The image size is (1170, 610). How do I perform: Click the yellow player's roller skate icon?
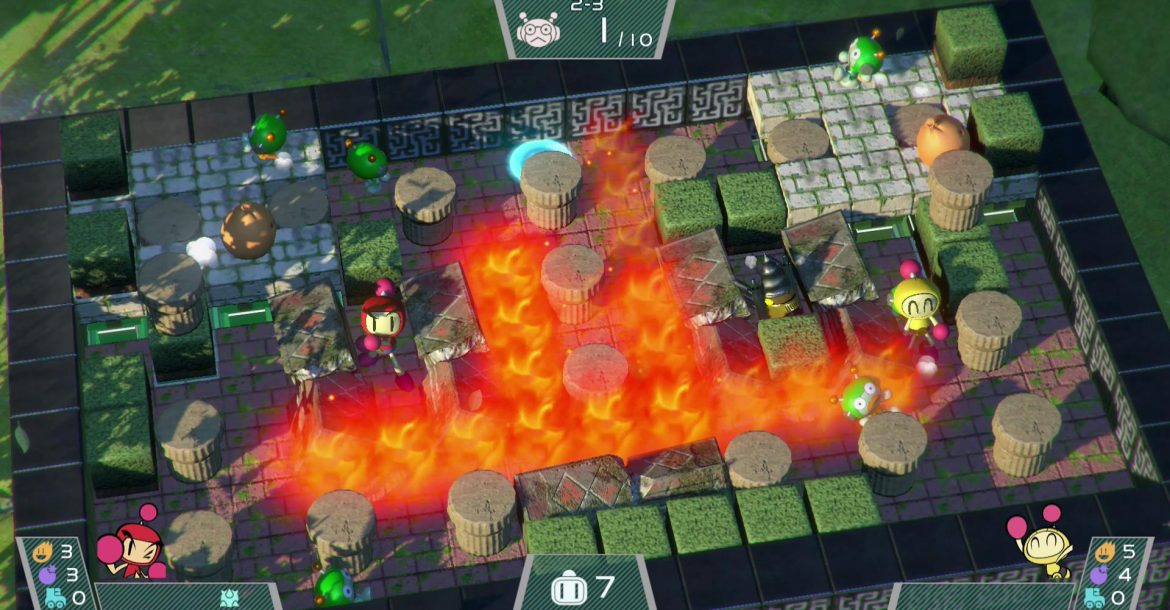pos(1094,598)
